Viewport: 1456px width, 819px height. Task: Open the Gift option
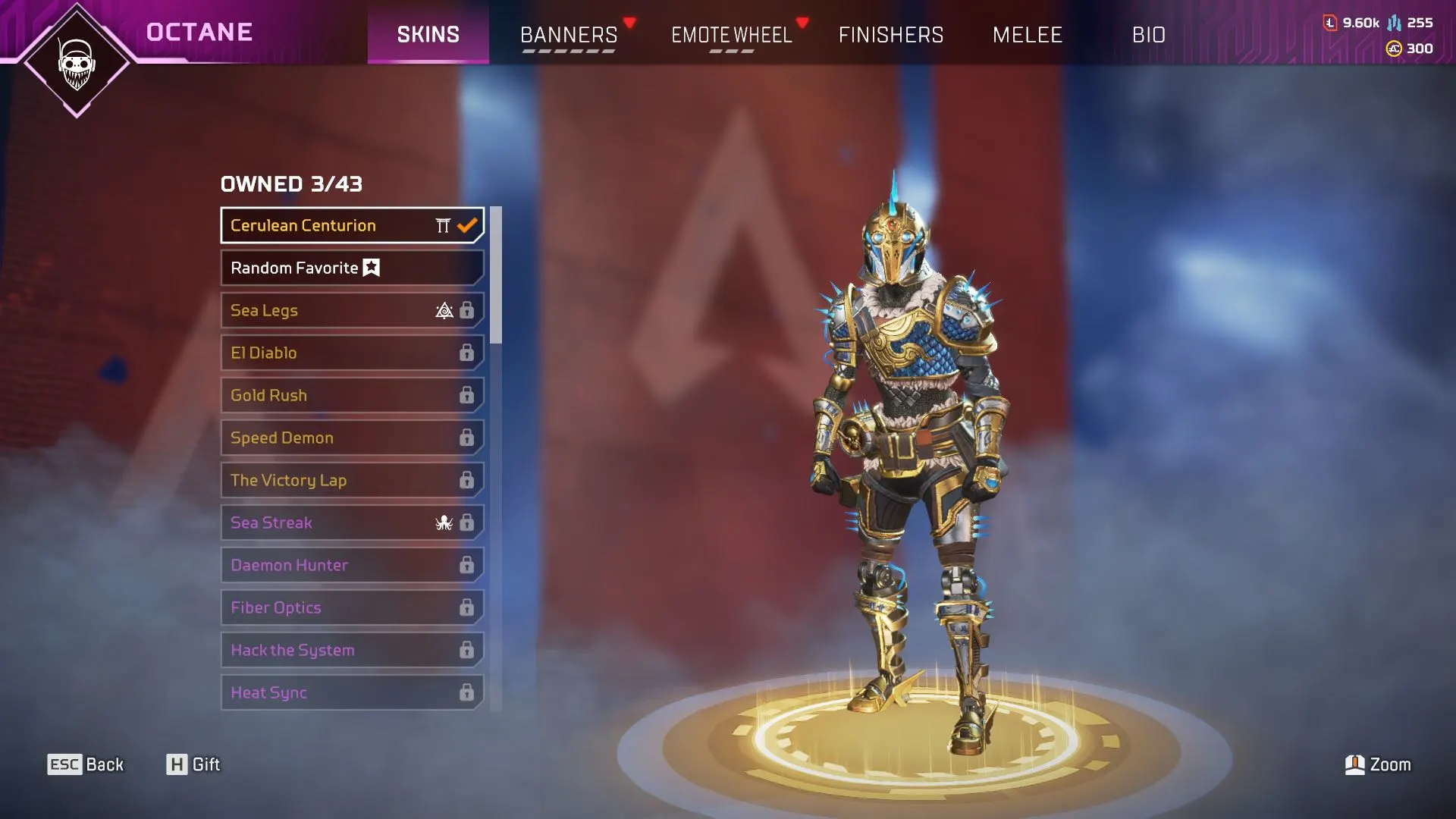[193, 764]
